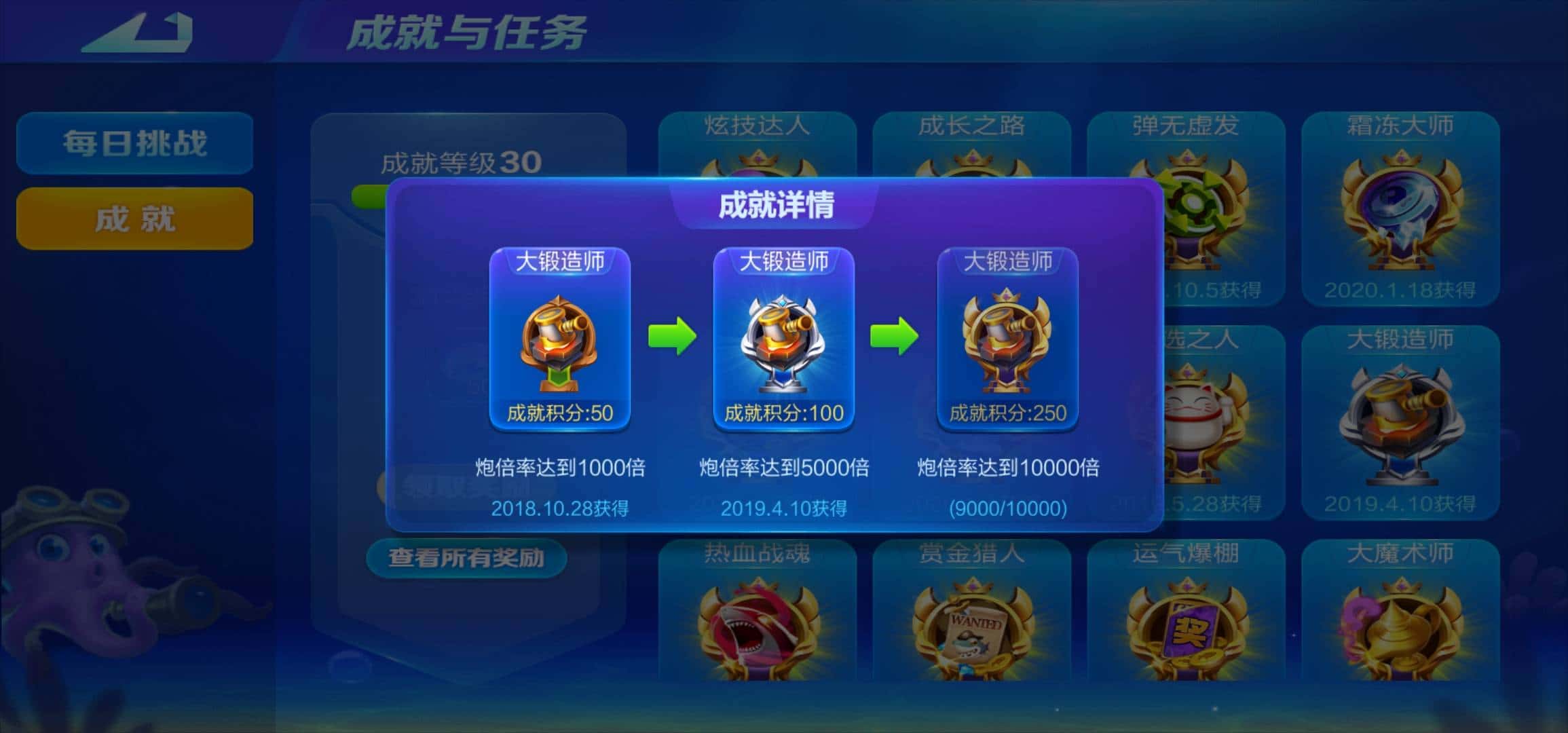The width and height of the screenshot is (1568, 733).
Task: Switch to the 每日挑战 tab
Action: [134, 143]
